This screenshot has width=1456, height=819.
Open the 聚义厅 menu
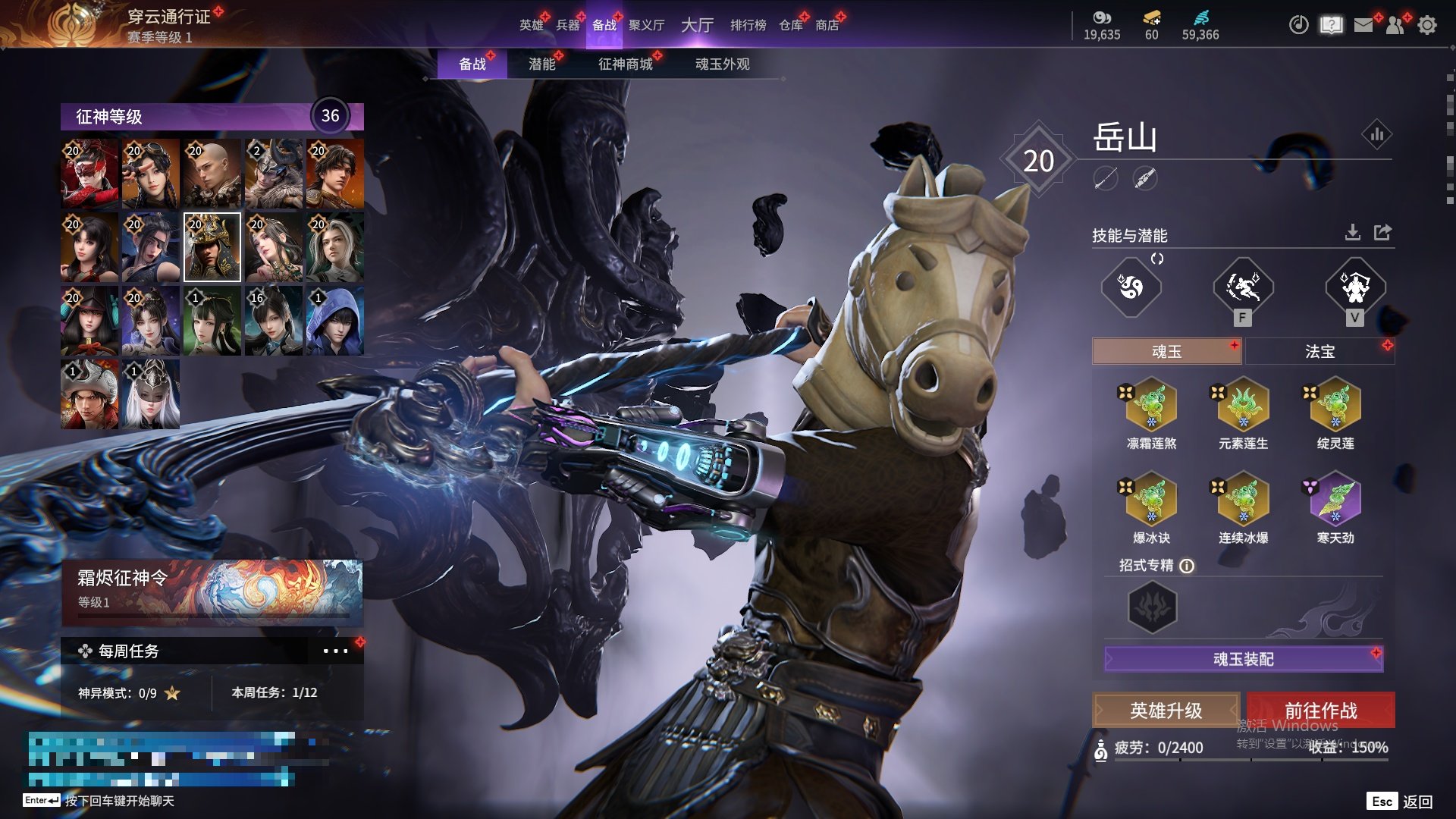pos(646,25)
